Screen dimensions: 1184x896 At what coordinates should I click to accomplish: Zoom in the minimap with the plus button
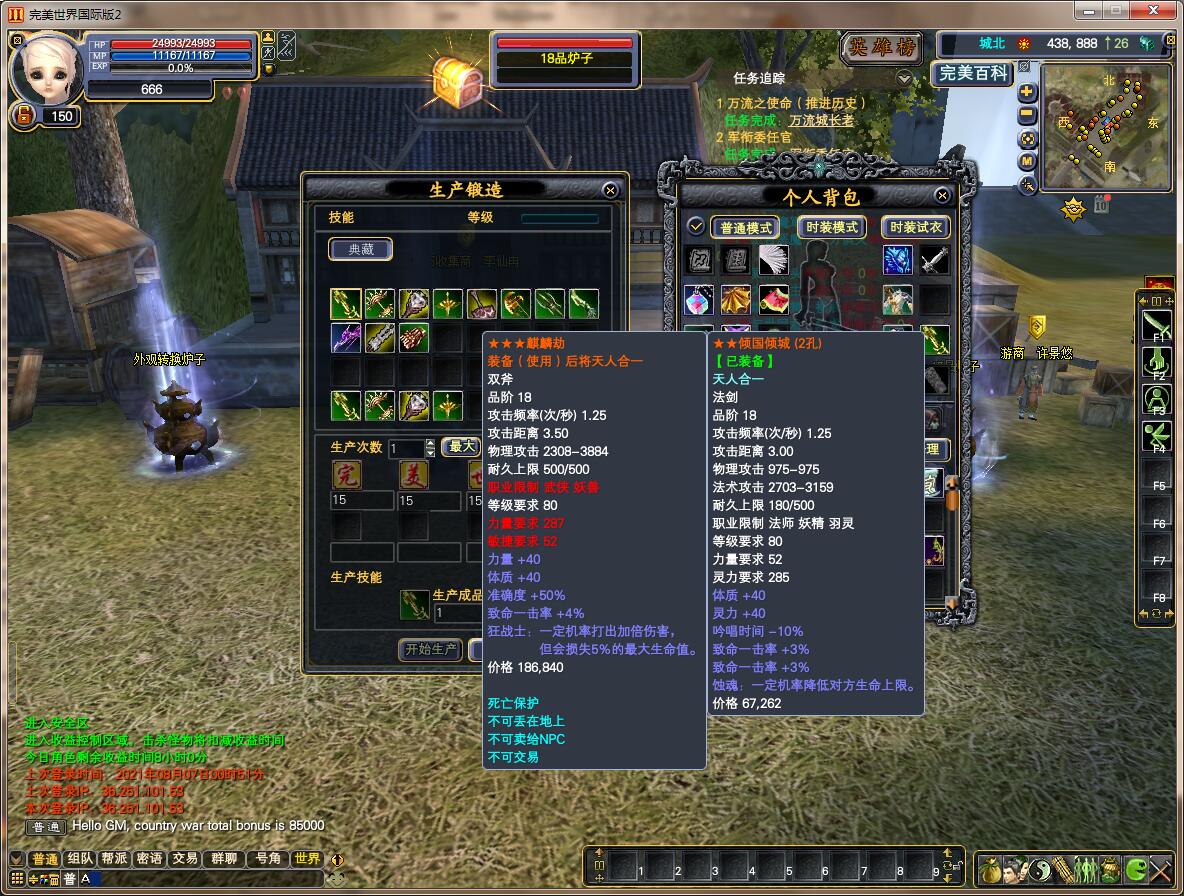click(x=1028, y=93)
